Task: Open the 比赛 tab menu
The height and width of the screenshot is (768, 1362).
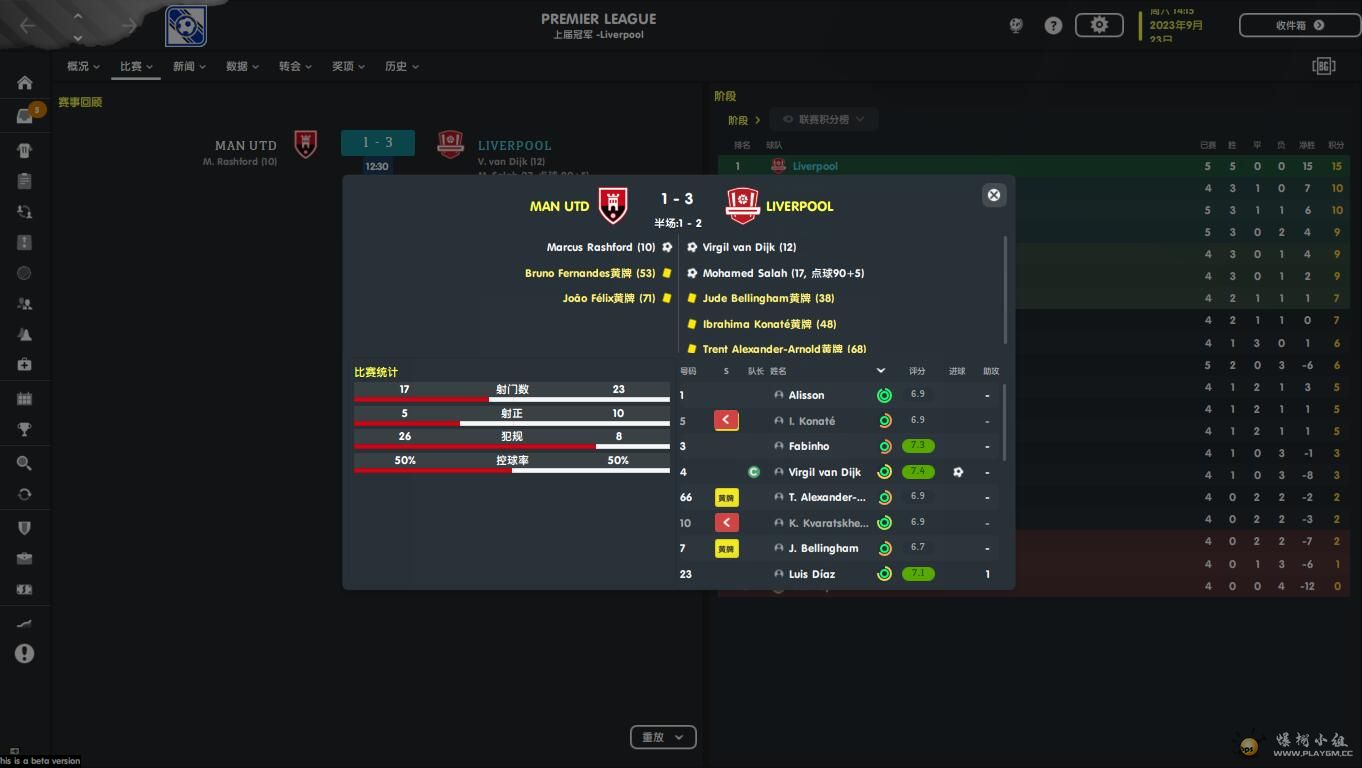Action: click(136, 66)
